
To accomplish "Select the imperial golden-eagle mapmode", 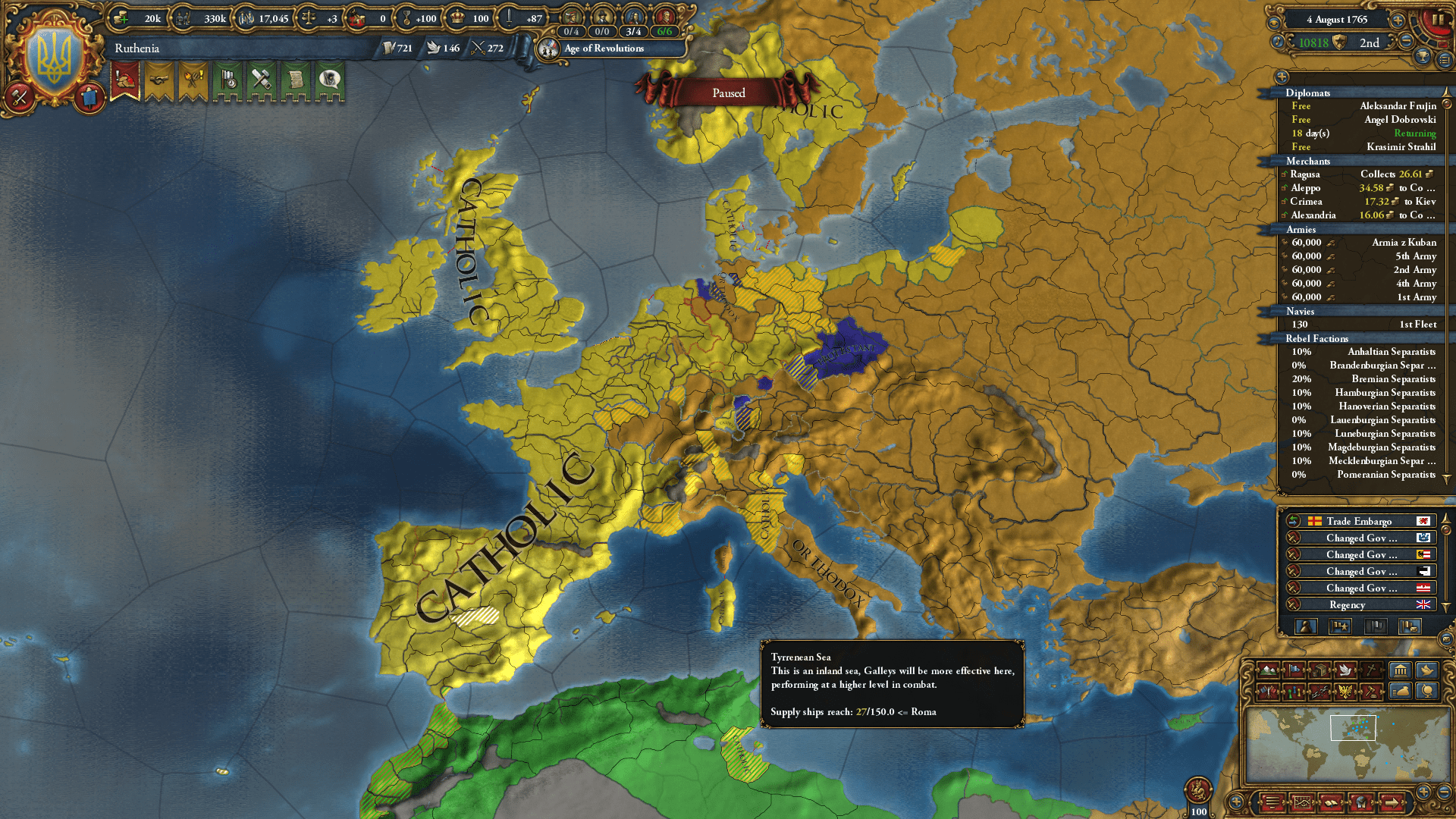I will pos(1345,692).
